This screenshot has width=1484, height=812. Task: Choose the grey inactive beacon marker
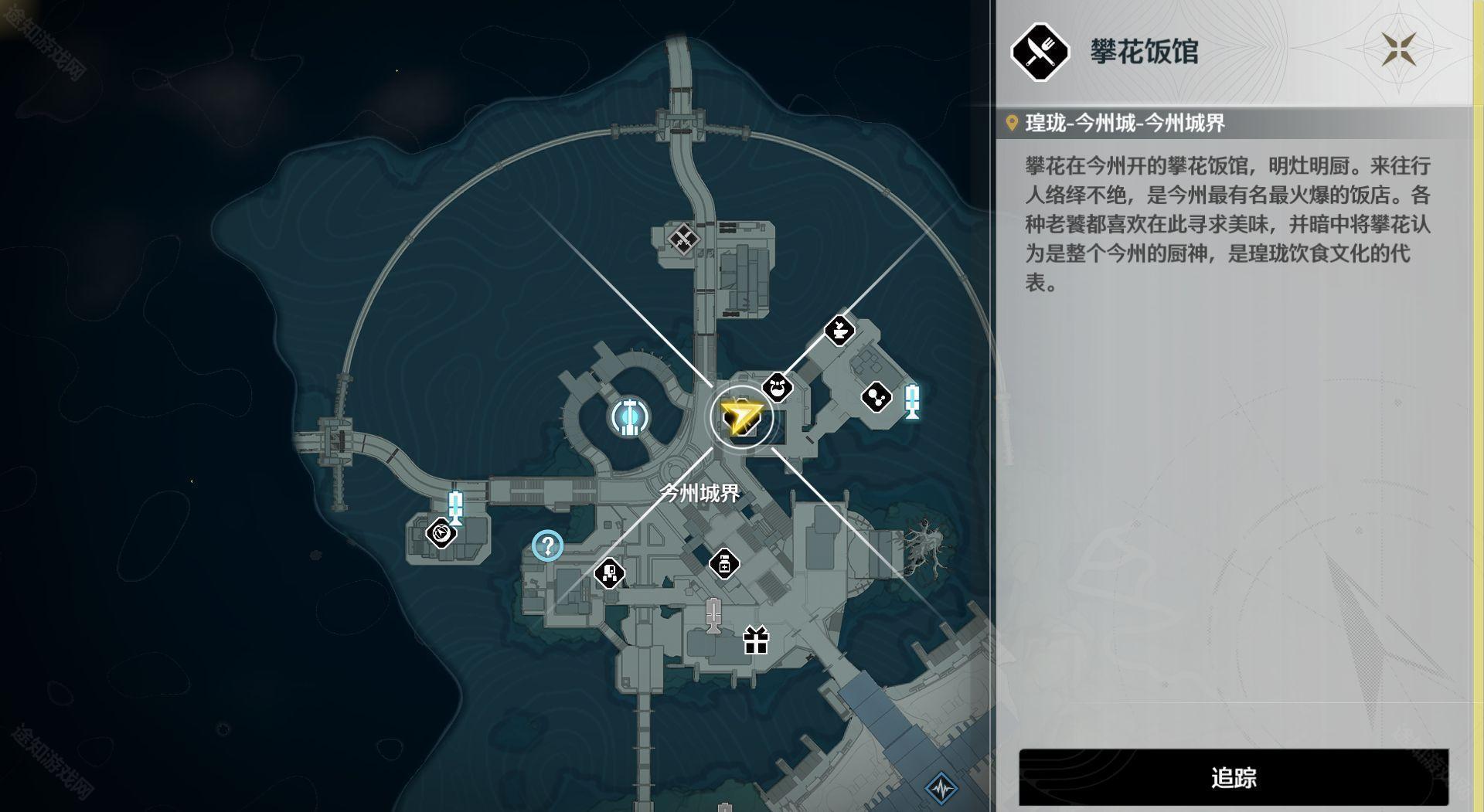pos(713,615)
